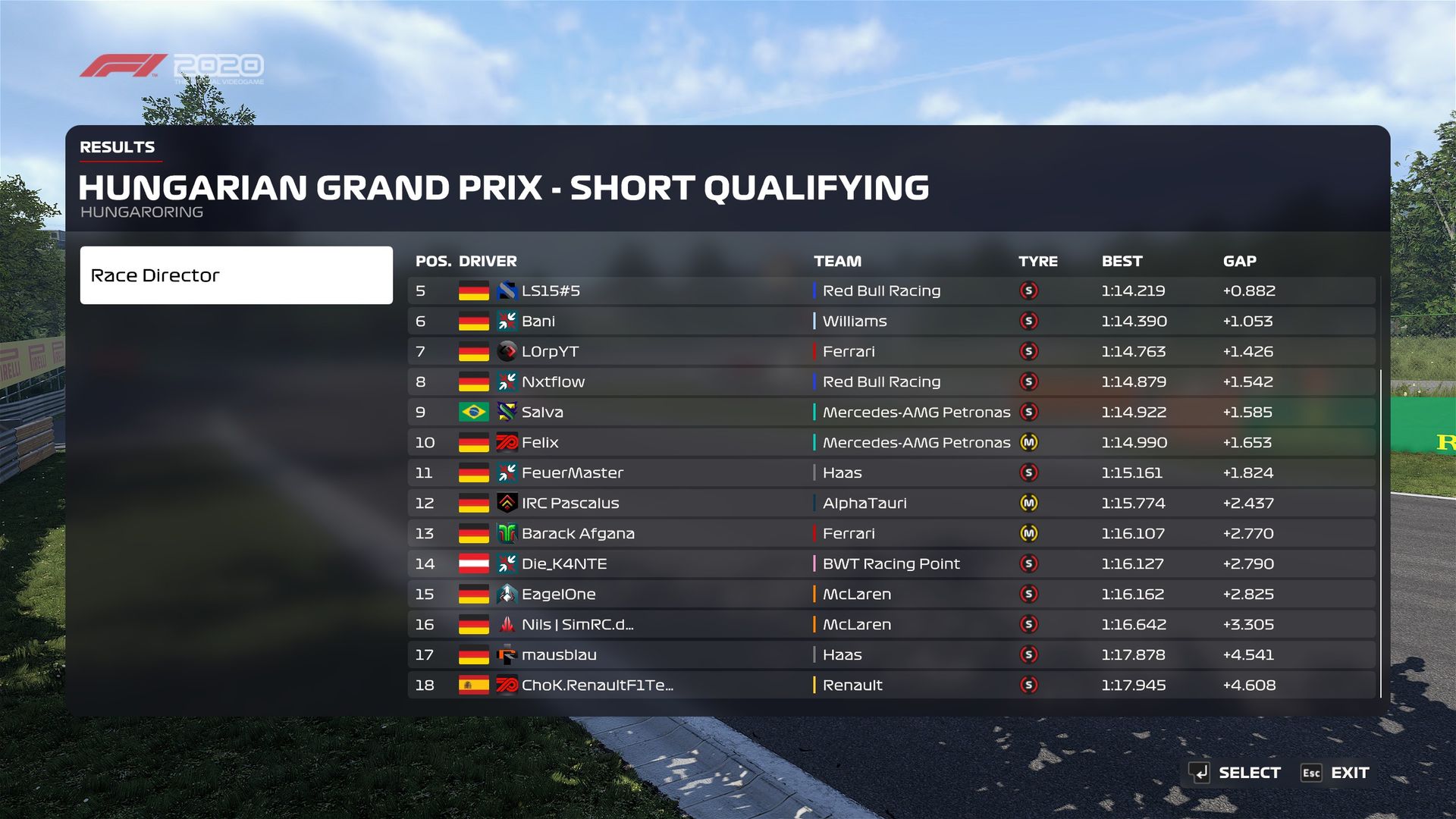The width and height of the screenshot is (1456, 819).
Task: Select Salva's qualifying row
Action: [890, 412]
